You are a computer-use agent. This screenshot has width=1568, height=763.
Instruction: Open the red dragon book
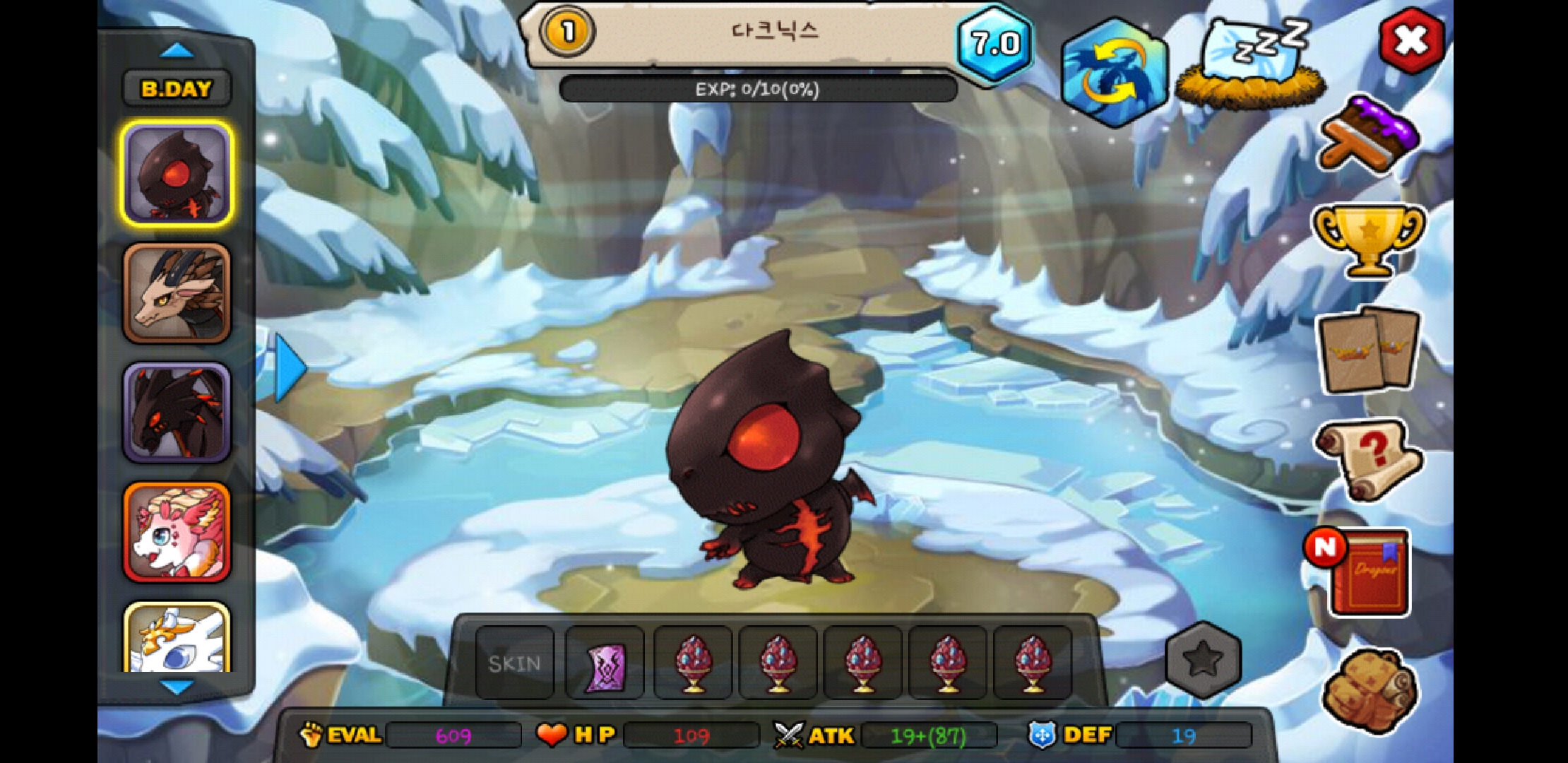1367,571
